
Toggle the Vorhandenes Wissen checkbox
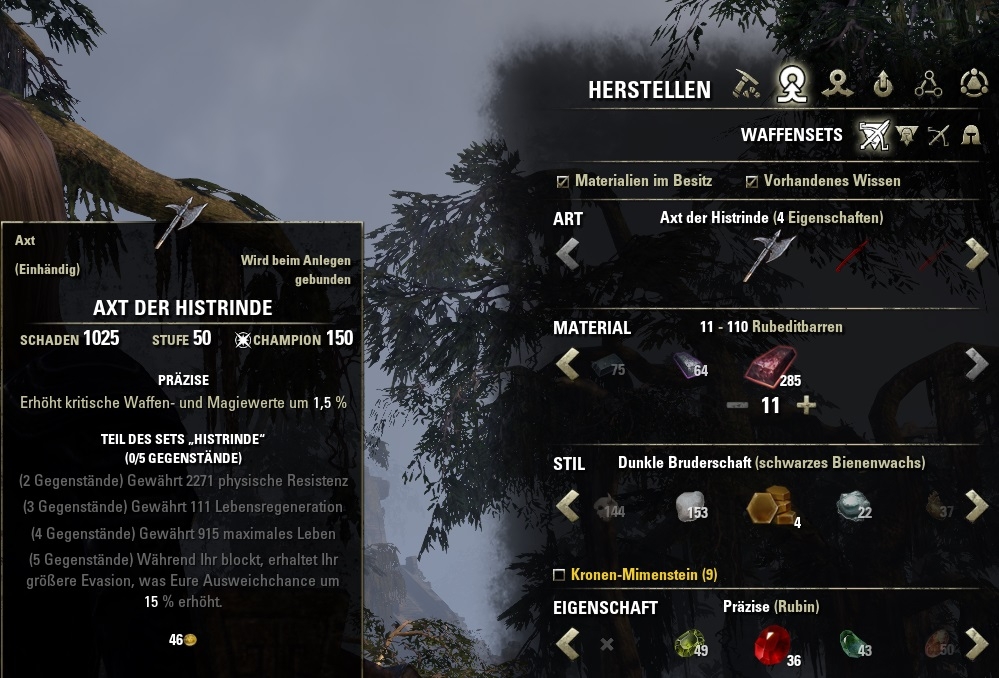pos(752,182)
